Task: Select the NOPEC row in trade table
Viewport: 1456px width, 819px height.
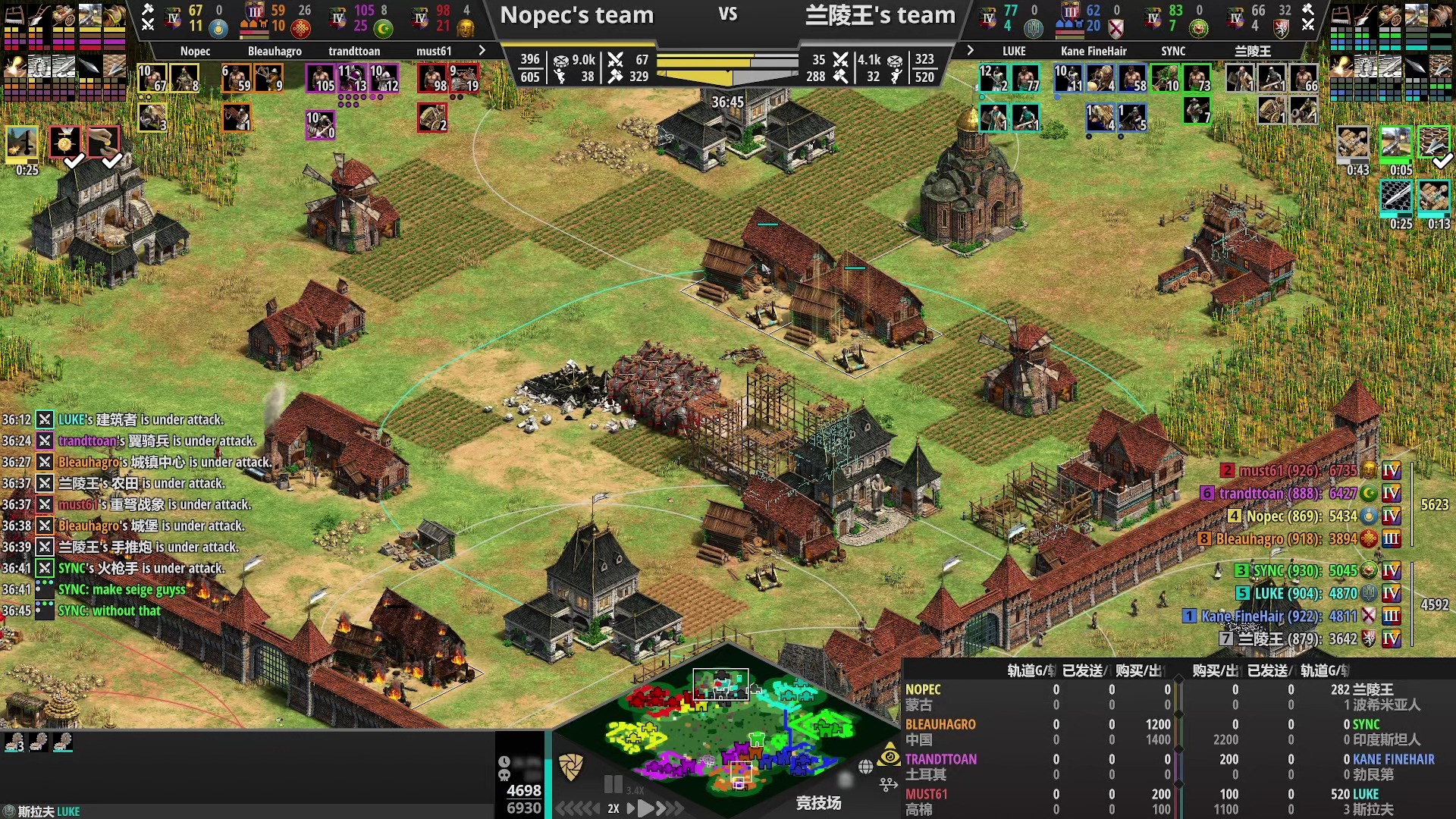Action: pos(923,689)
